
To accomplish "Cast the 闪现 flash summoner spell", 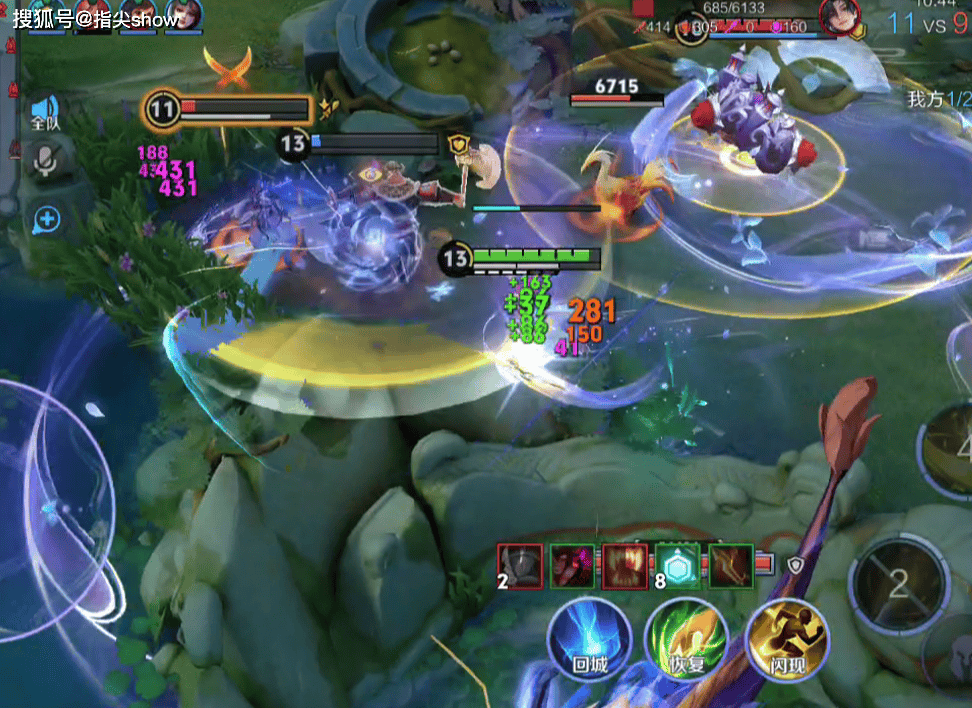I will 787,640.
